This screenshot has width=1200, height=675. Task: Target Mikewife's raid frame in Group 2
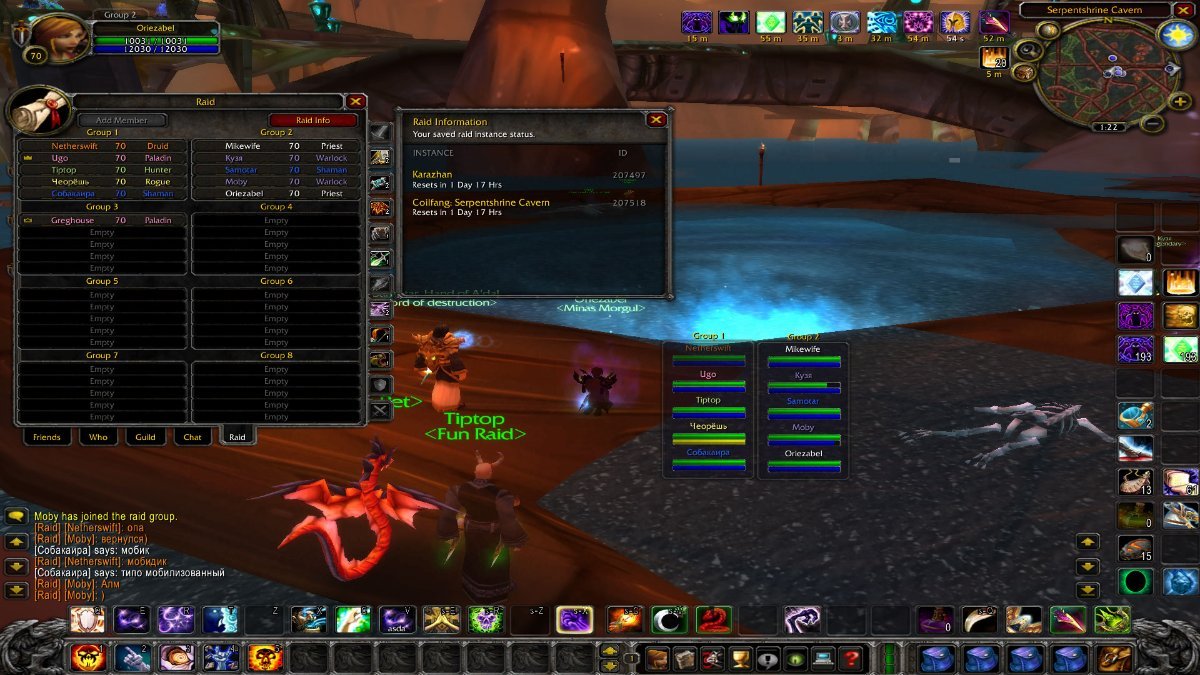pyautogui.click(x=802, y=355)
